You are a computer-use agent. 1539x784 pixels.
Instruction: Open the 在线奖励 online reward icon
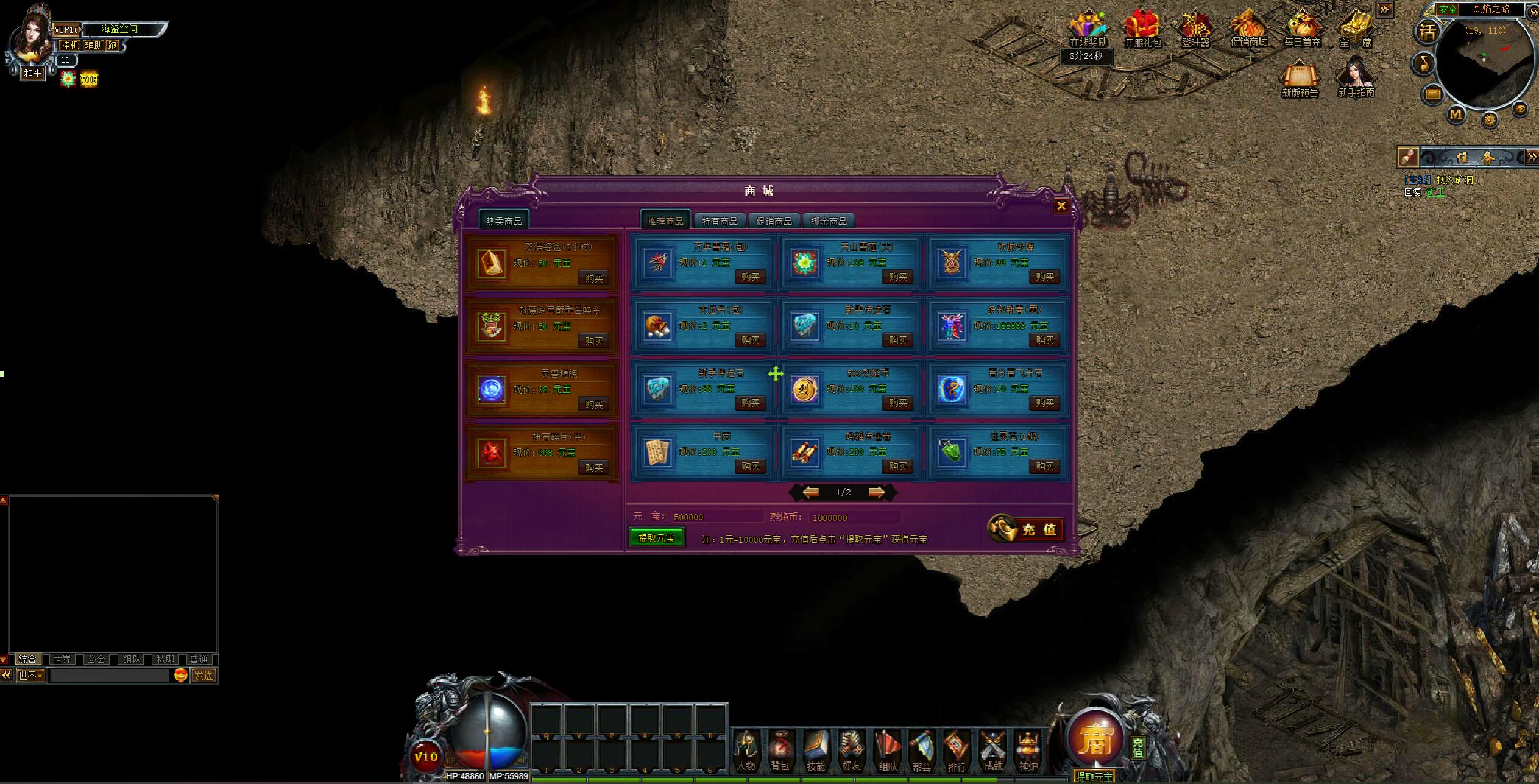point(1088,29)
